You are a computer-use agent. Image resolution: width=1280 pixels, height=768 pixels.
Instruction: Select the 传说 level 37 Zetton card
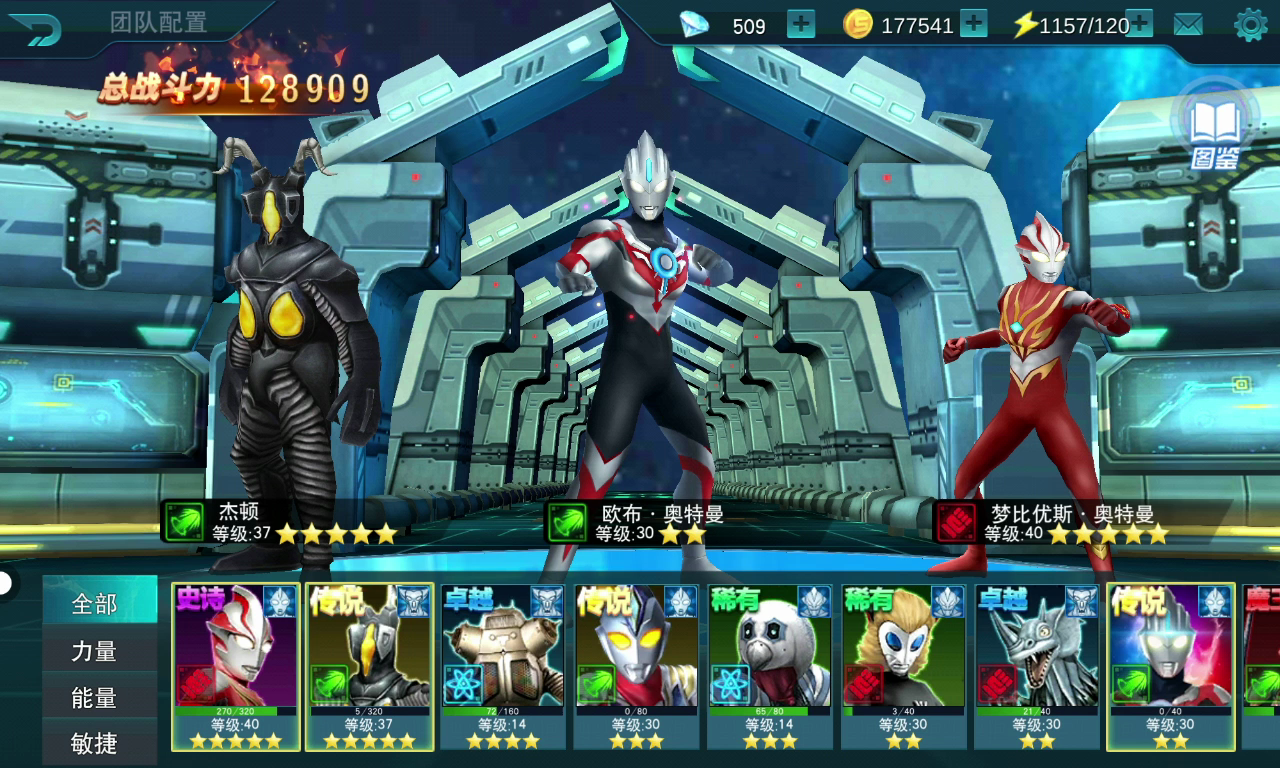369,666
